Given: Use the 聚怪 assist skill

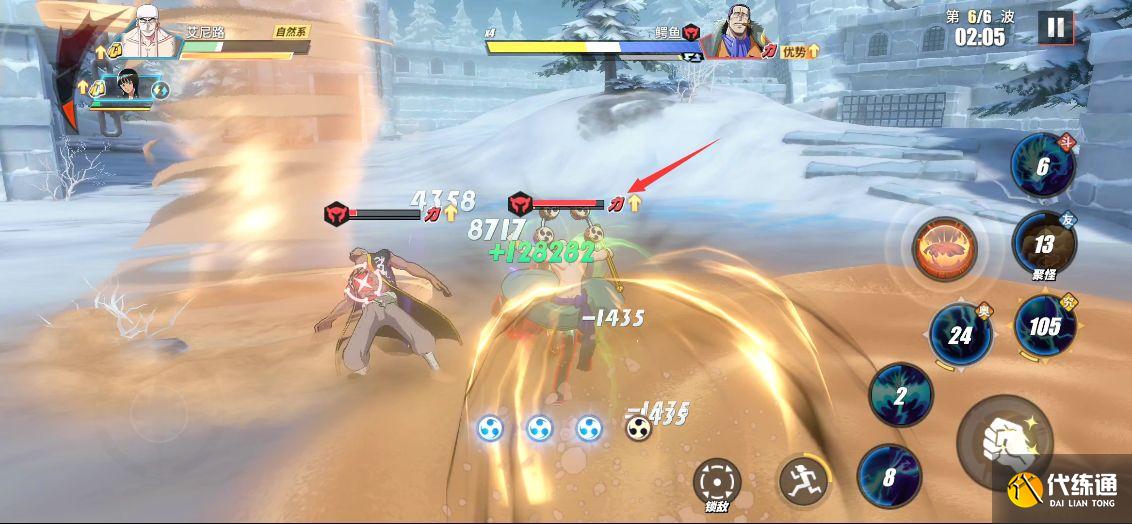Looking at the screenshot, I should tap(1043, 243).
